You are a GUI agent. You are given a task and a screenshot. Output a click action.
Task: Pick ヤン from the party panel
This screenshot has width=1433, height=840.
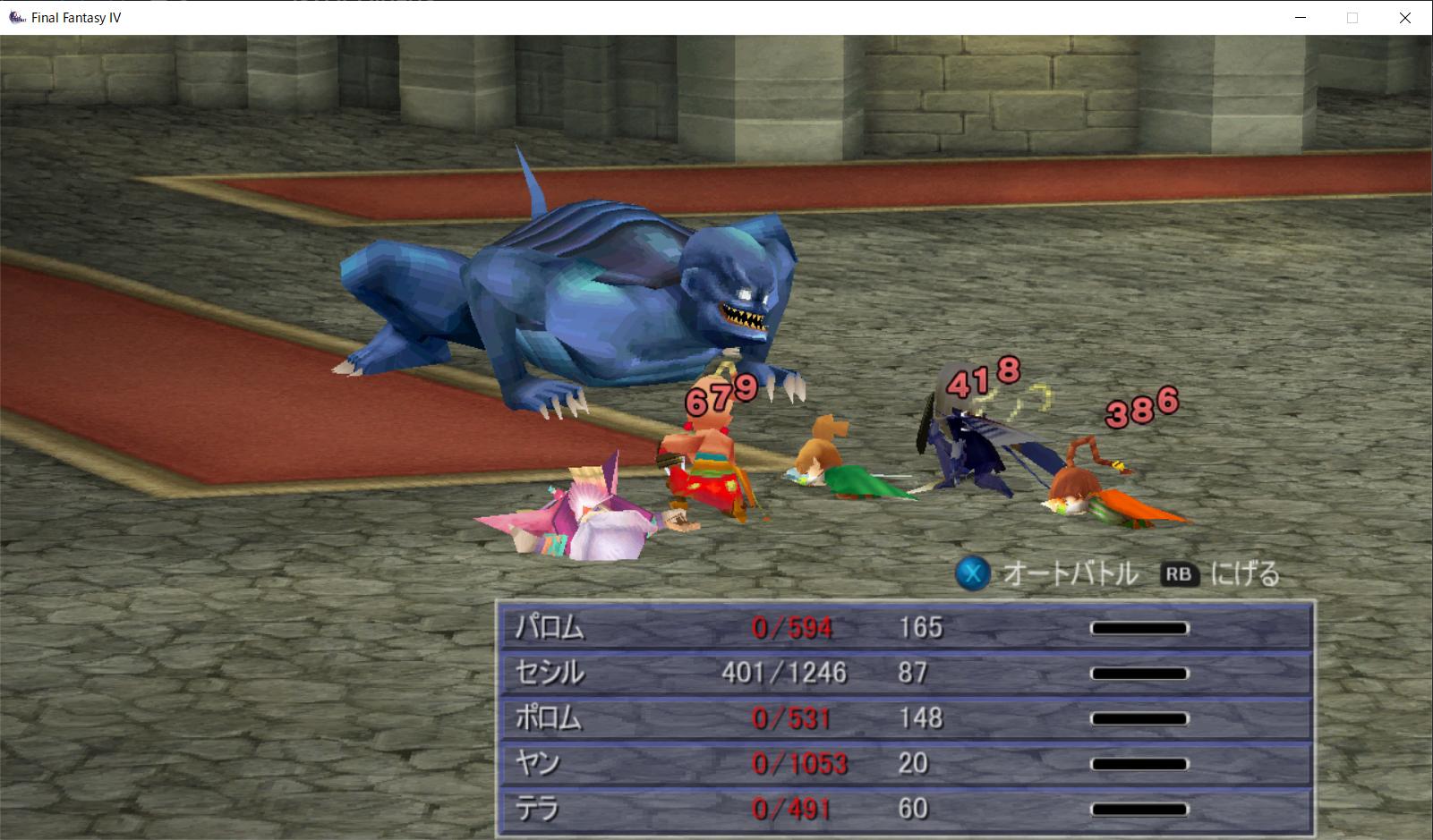point(904,764)
